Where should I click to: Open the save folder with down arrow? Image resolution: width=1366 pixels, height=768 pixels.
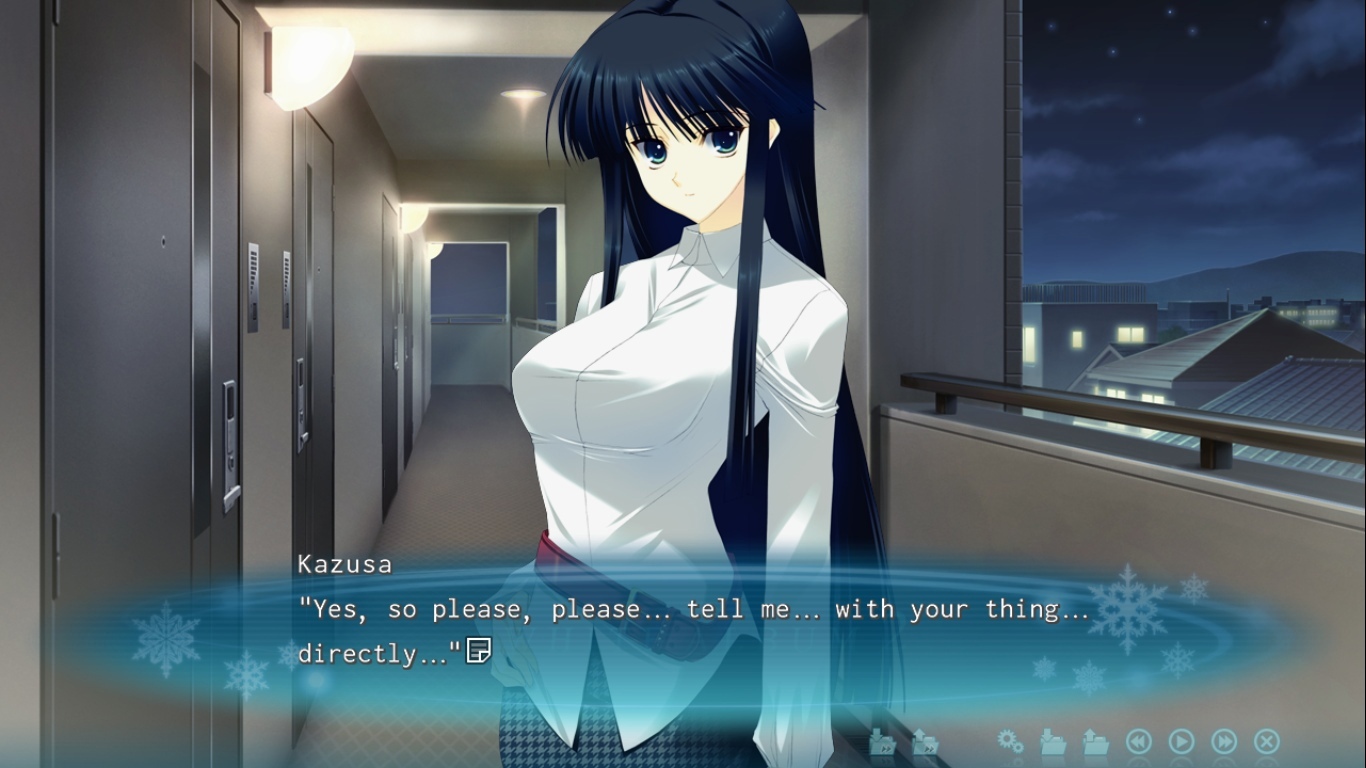(x=1052, y=741)
